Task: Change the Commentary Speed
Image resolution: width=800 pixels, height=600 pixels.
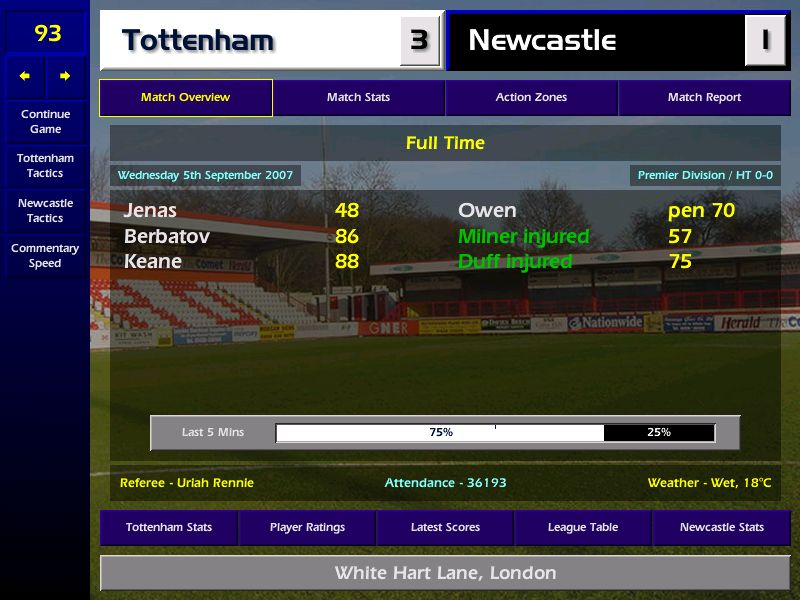Action: pos(45,256)
